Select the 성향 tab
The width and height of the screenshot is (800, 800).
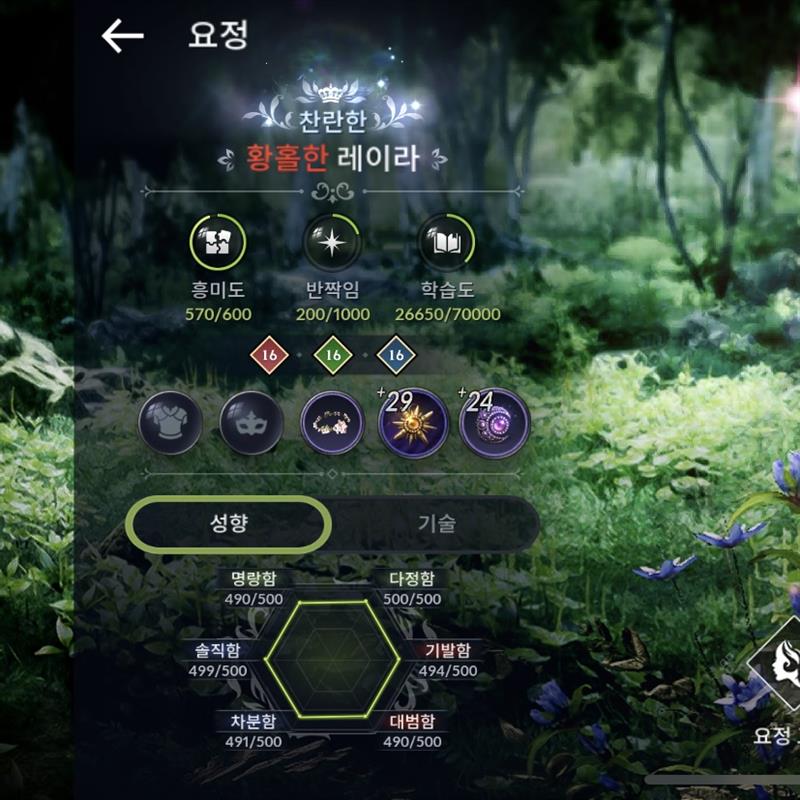pos(231,522)
